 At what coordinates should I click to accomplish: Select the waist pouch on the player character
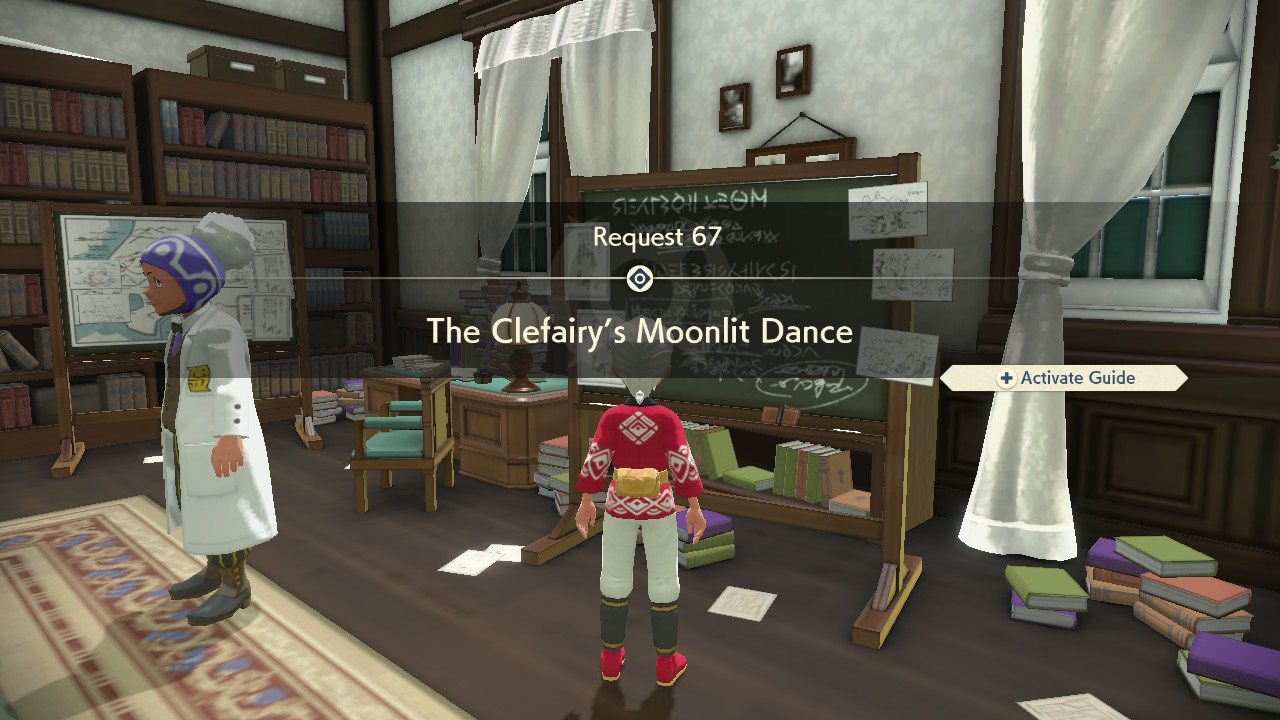(635, 480)
